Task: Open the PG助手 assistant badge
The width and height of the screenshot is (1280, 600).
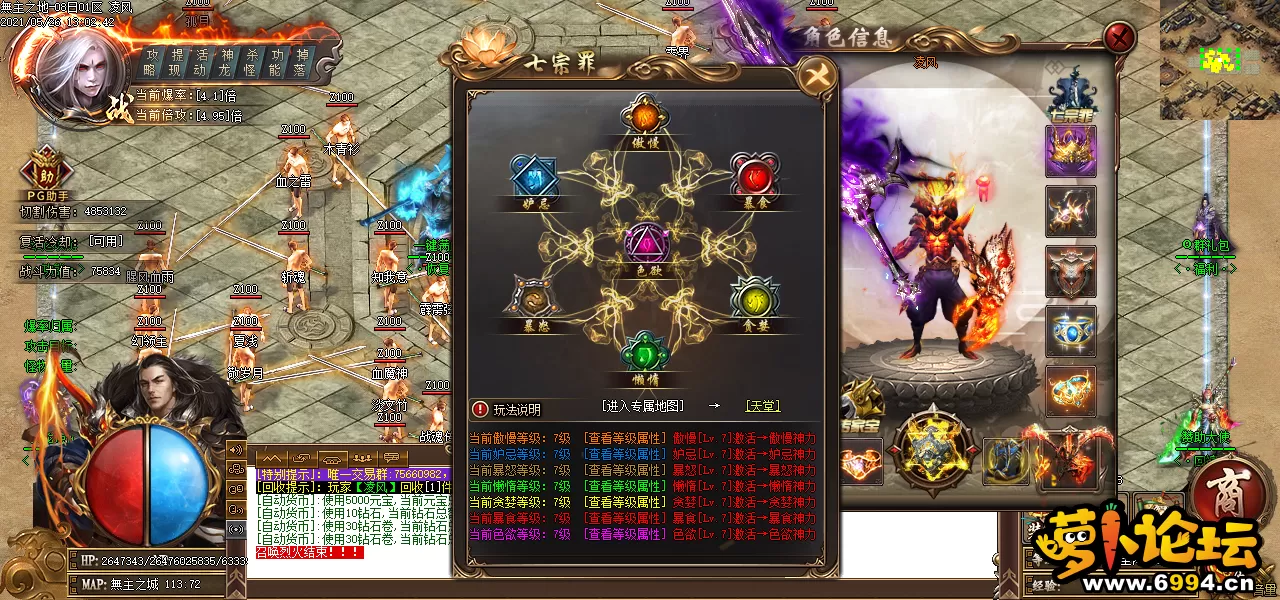Action: pyautogui.click(x=45, y=172)
